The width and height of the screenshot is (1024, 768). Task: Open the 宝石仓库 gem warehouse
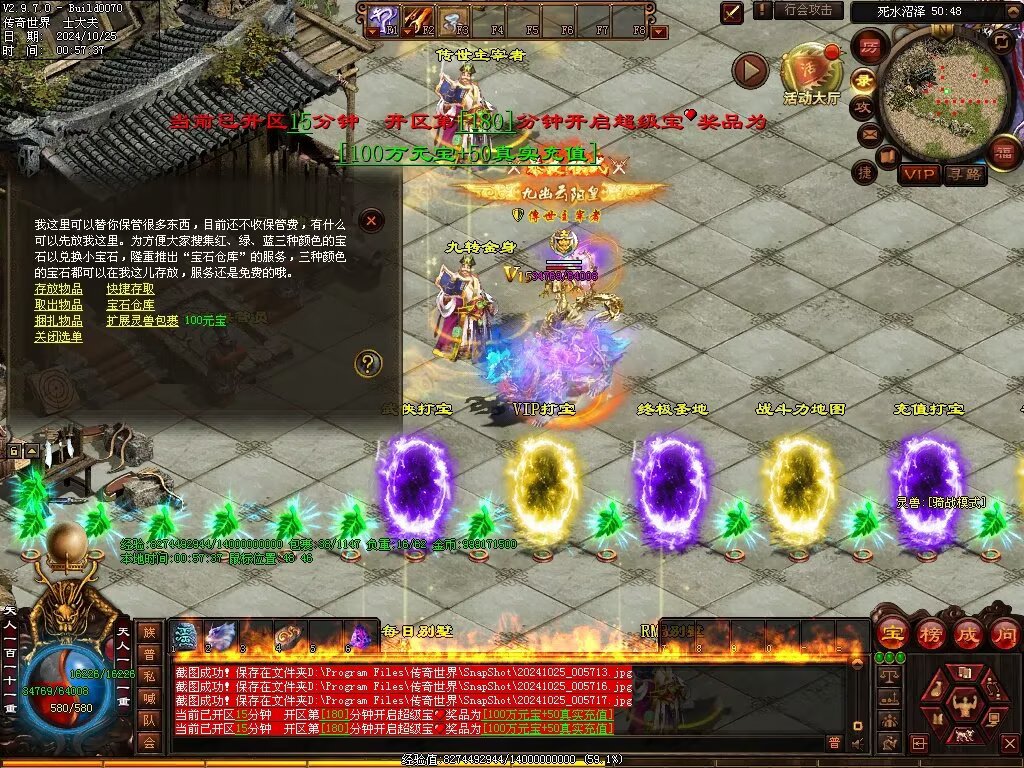(131, 305)
